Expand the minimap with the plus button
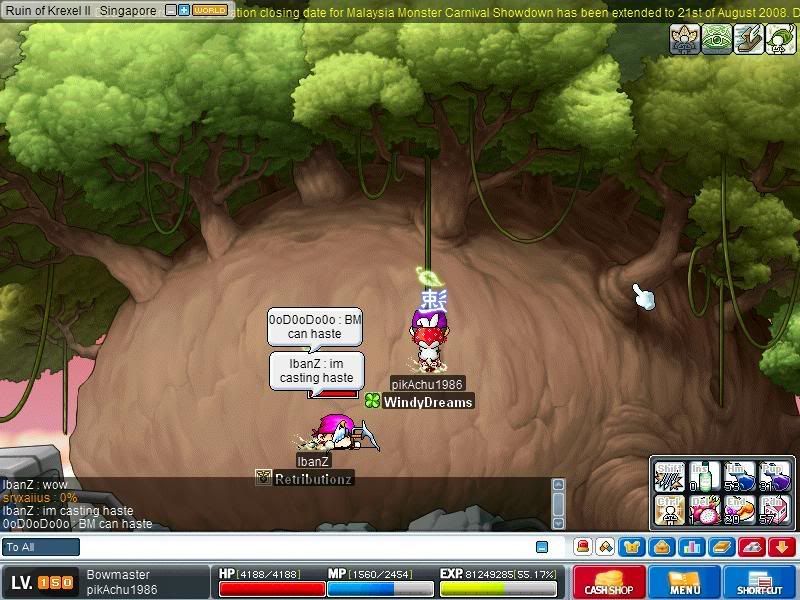The image size is (800, 600). (x=184, y=10)
